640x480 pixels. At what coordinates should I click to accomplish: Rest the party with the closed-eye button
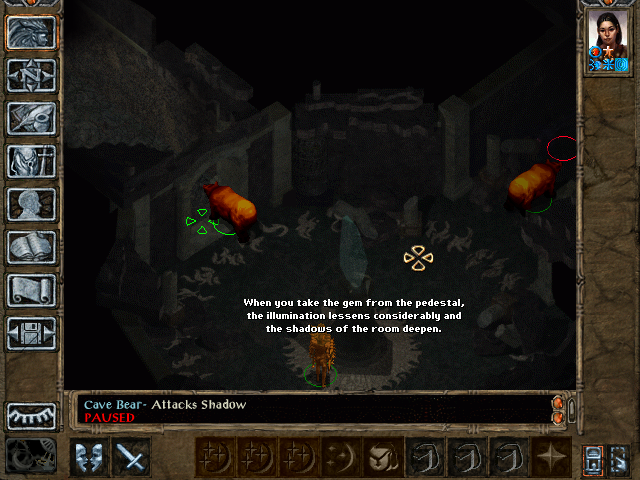[x=31, y=416]
